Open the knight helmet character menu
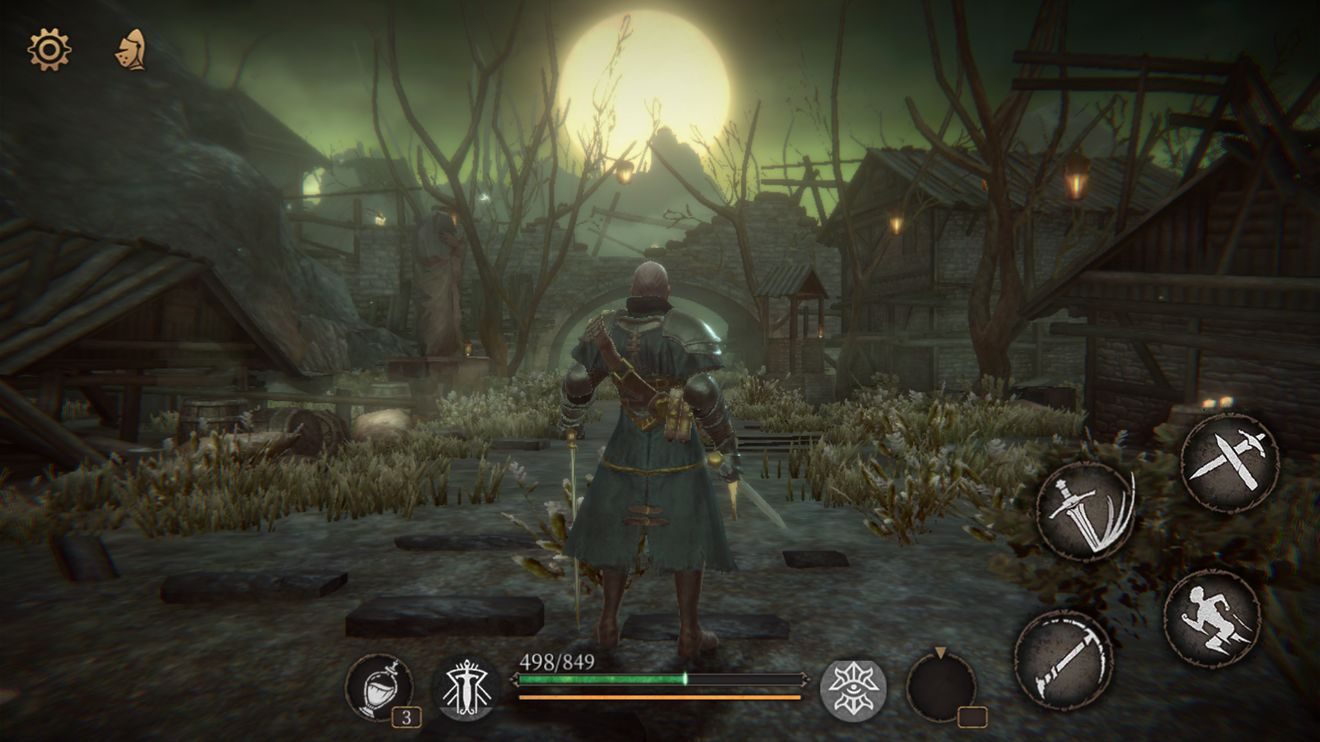This screenshot has height=742, width=1320. point(130,49)
